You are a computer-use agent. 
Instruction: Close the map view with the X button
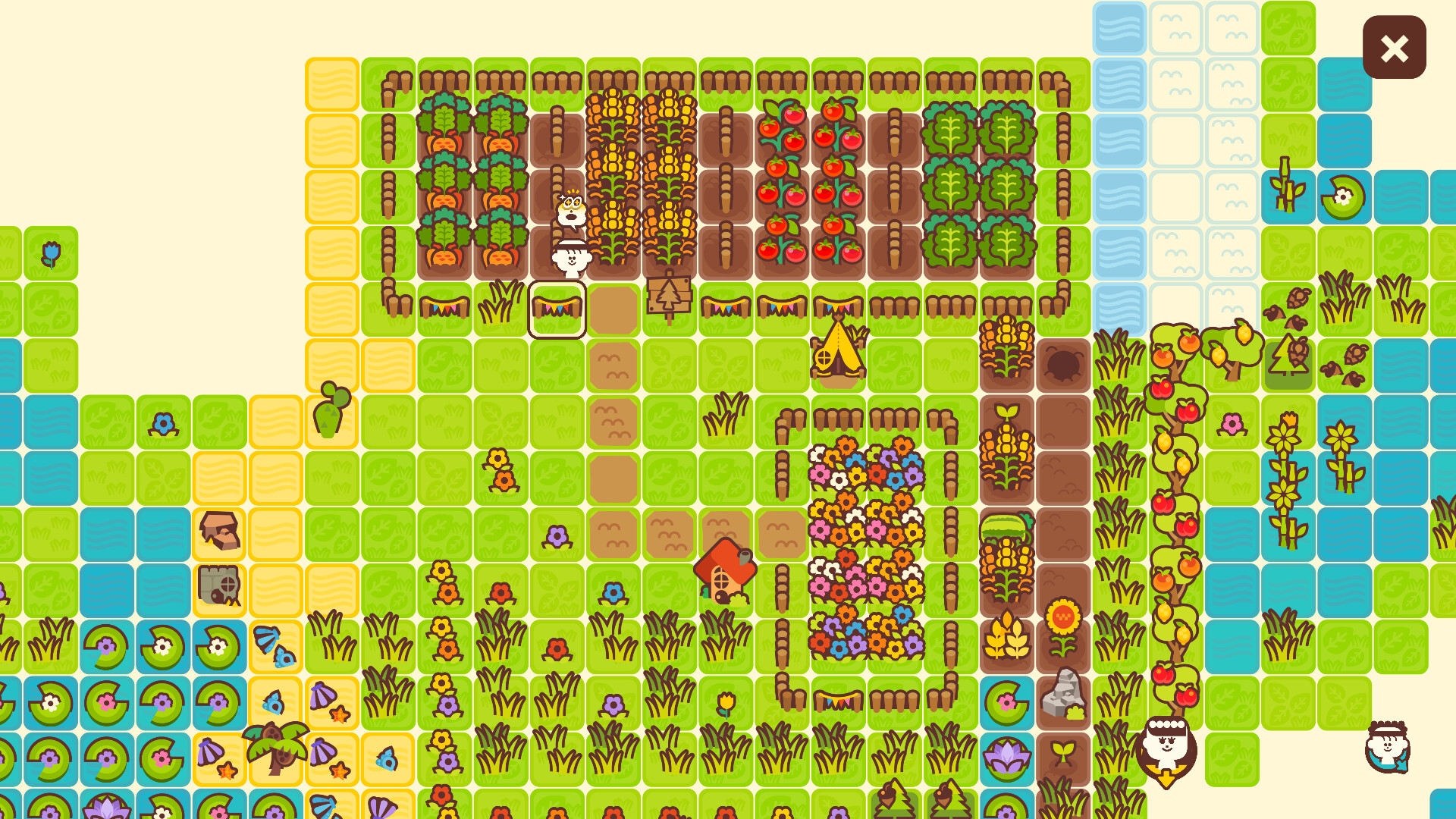[1394, 49]
